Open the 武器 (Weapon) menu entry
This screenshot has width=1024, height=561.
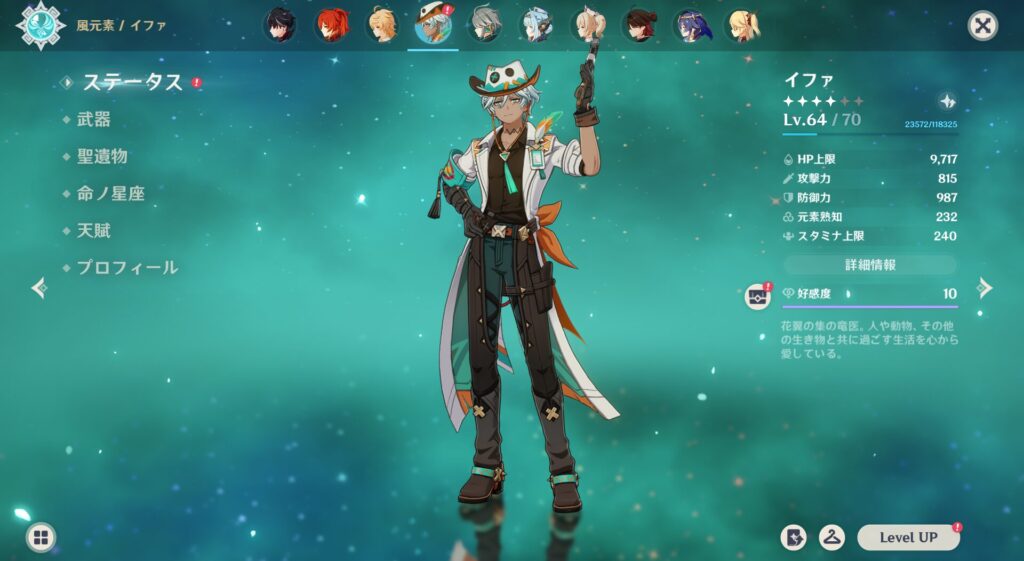click(x=94, y=119)
